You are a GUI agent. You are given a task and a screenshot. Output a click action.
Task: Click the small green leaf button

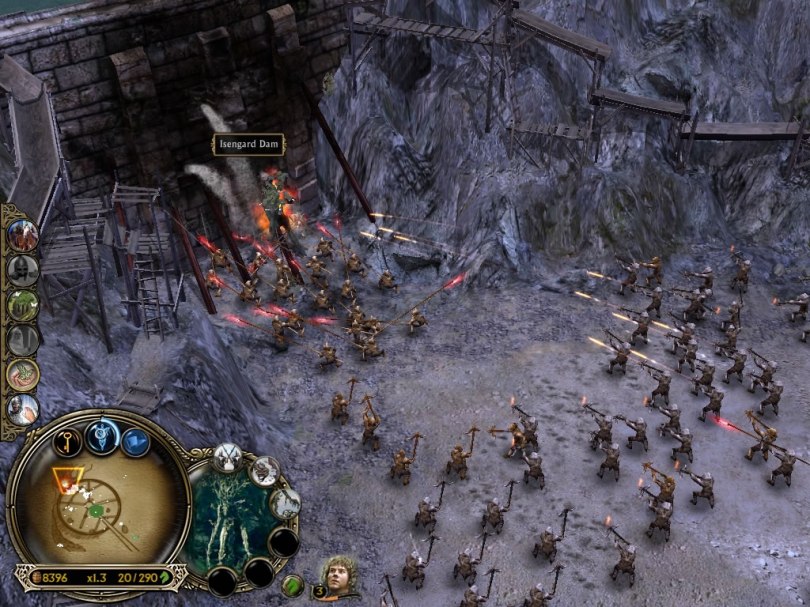292,585
